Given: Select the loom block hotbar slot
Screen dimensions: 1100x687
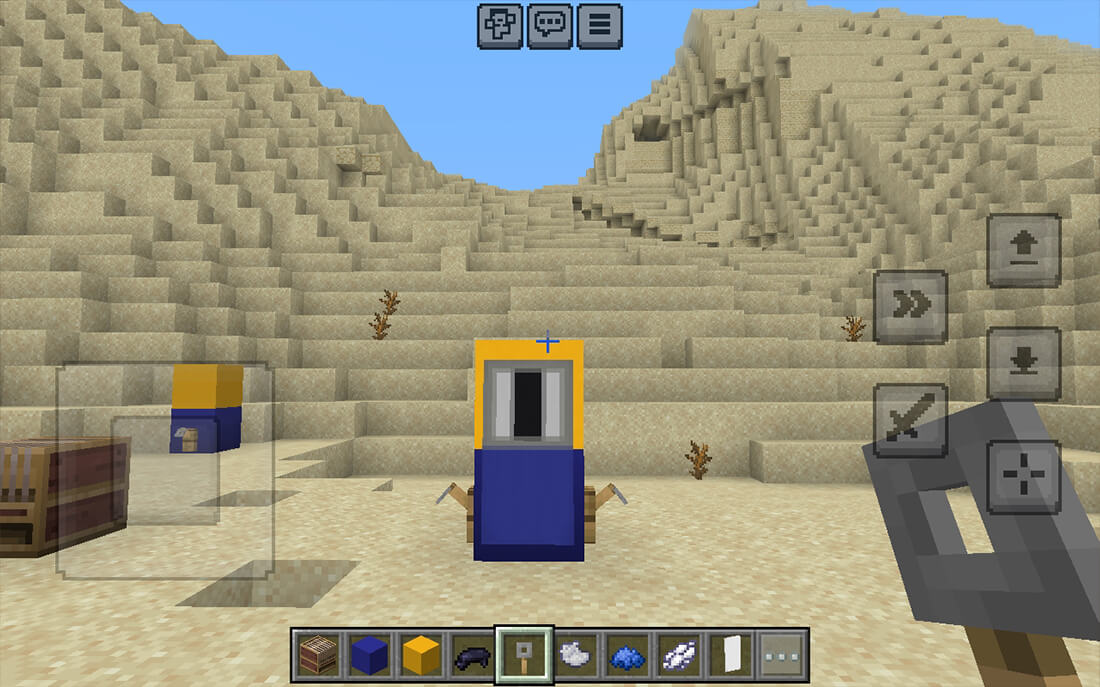Looking at the screenshot, I should pos(318,655).
